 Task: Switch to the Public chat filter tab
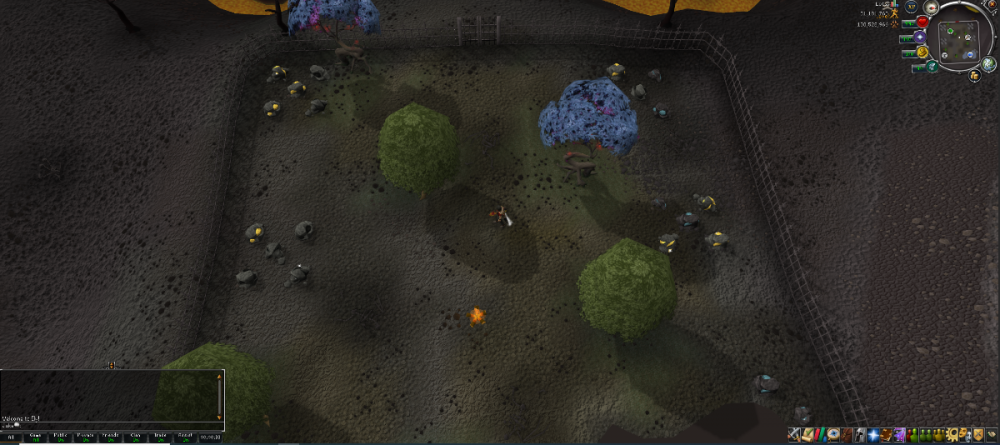click(x=60, y=437)
